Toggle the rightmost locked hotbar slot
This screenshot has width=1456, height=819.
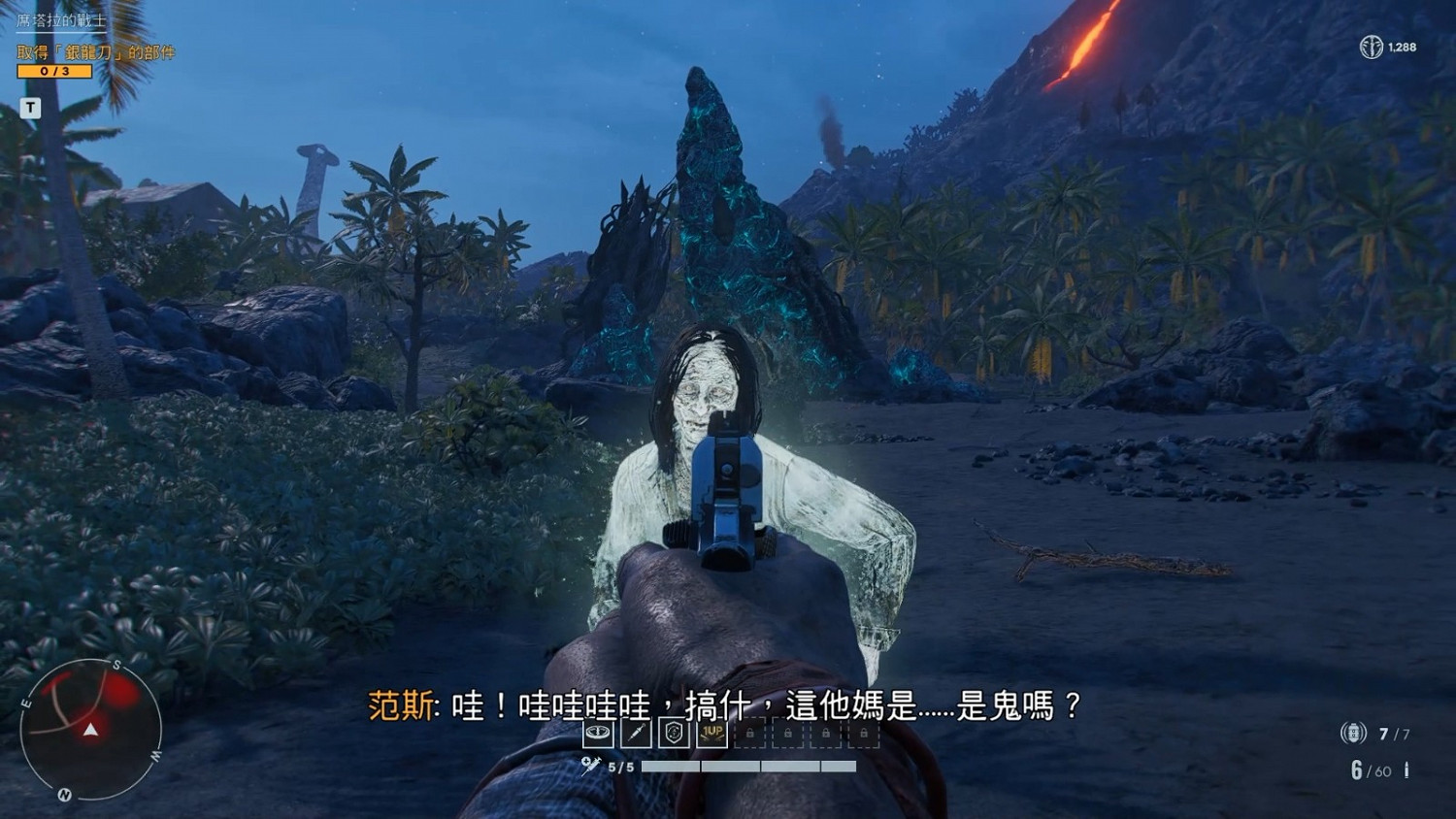coord(864,735)
